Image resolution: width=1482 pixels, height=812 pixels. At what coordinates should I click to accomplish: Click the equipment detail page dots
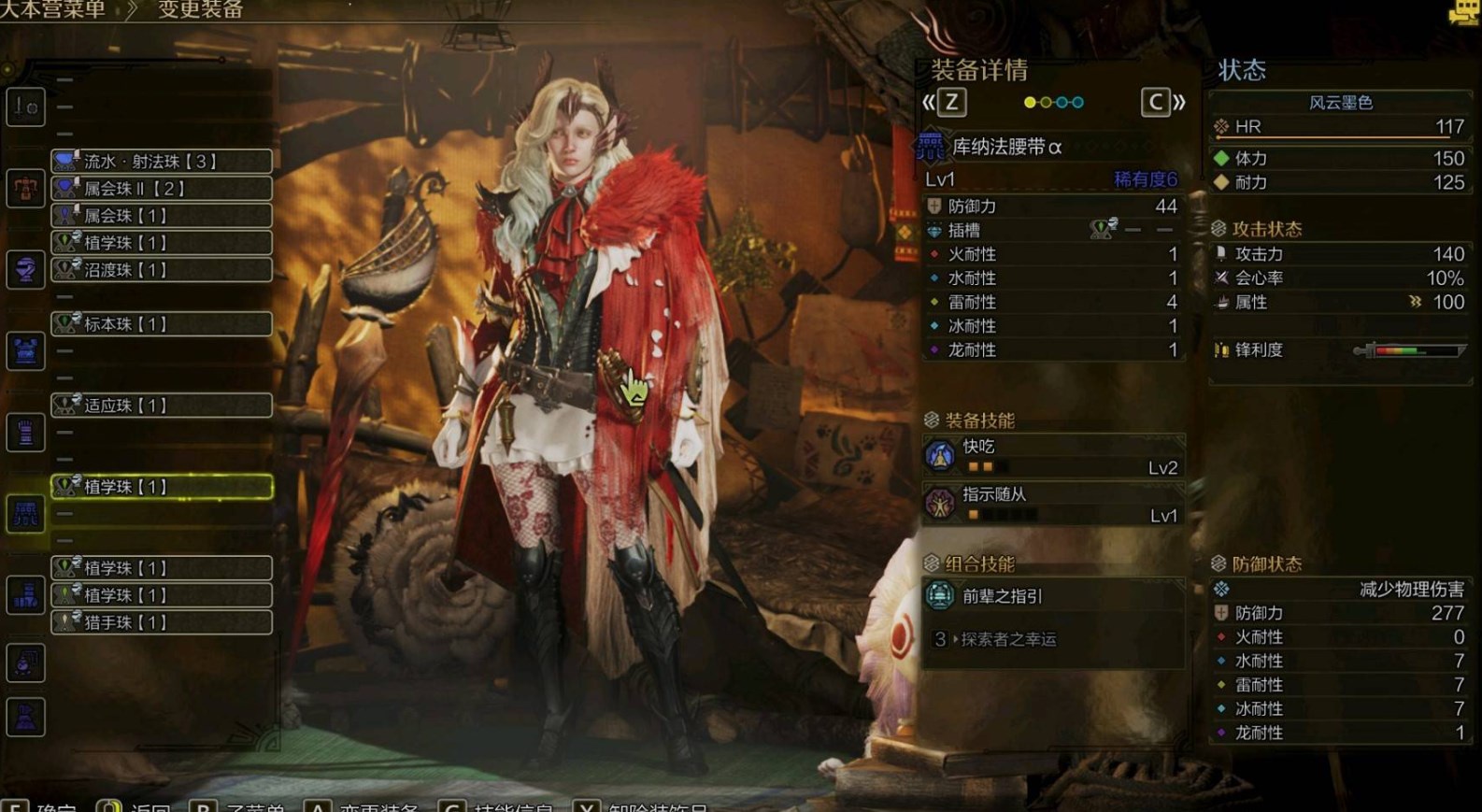click(x=1053, y=102)
